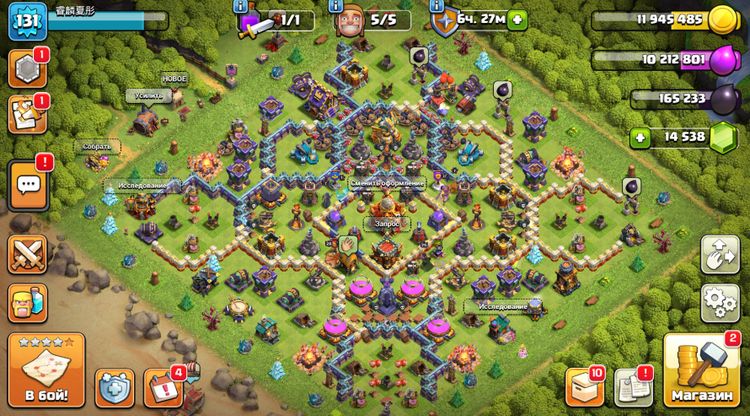Tap the Собрать collect bubble
This screenshot has height=416, width=750.
[x=97, y=146]
